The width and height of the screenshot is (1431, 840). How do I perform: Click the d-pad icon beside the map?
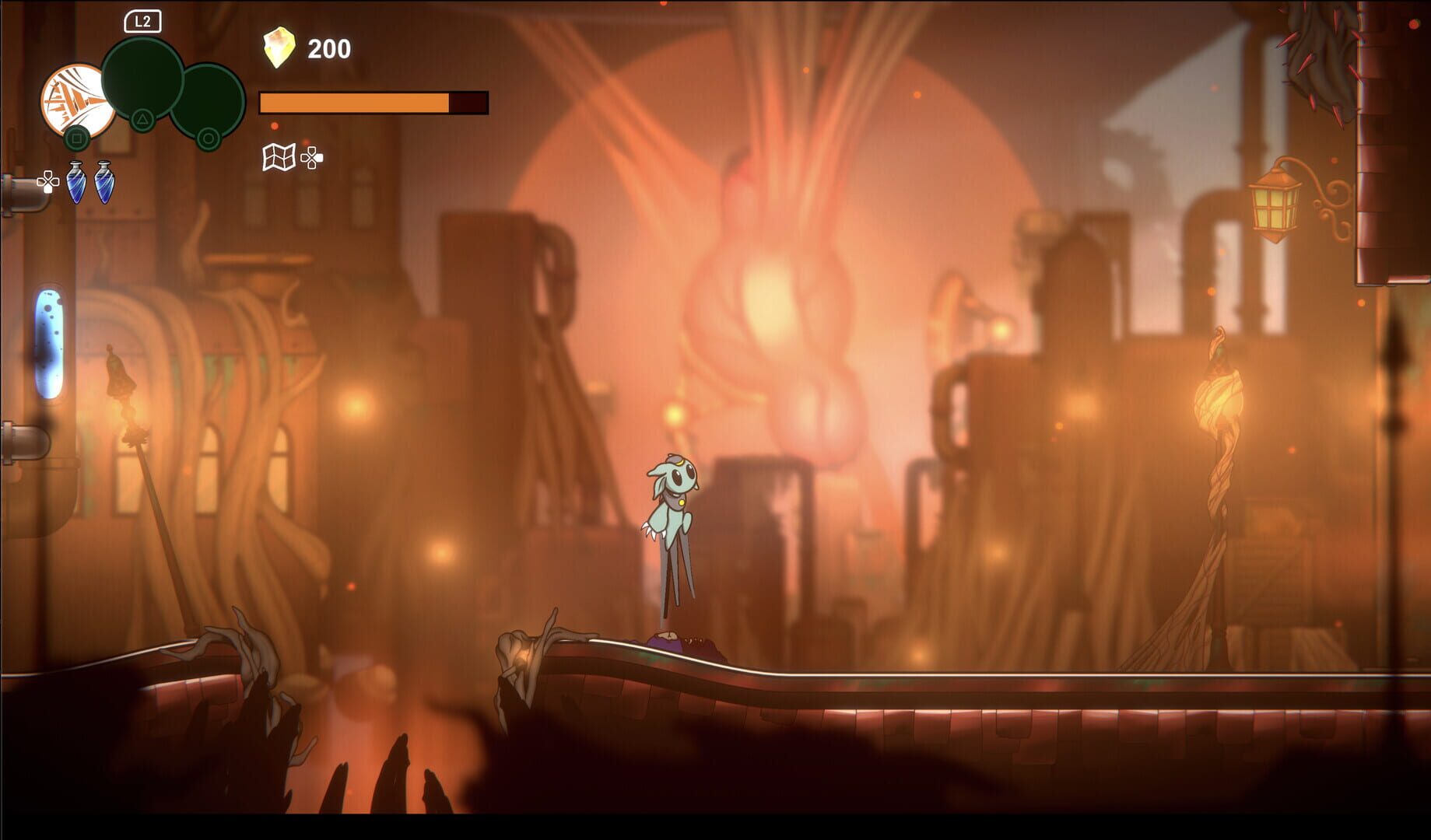point(311,159)
